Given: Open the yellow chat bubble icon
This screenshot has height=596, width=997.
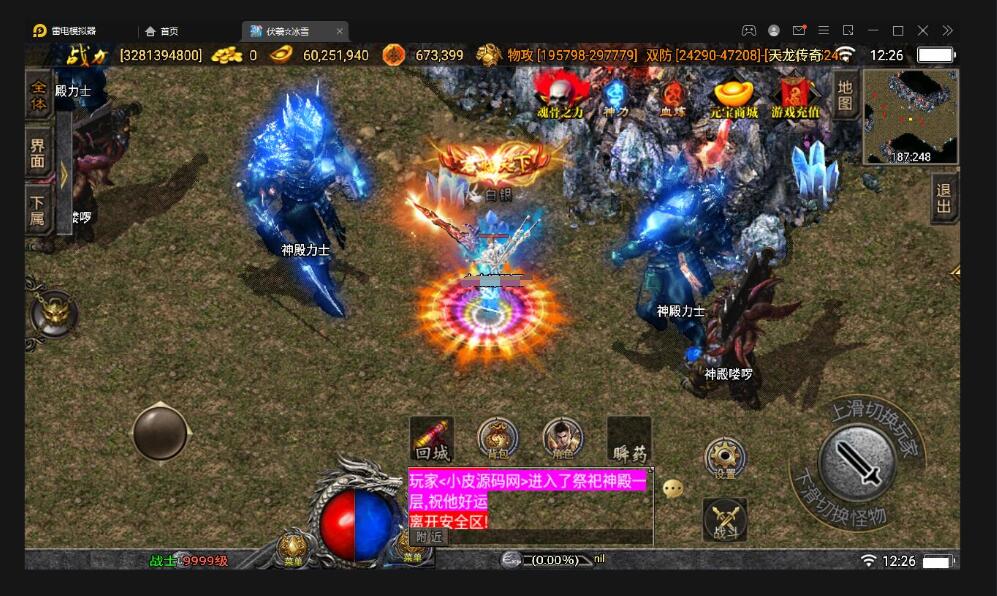Looking at the screenshot, I should (673, 489).
